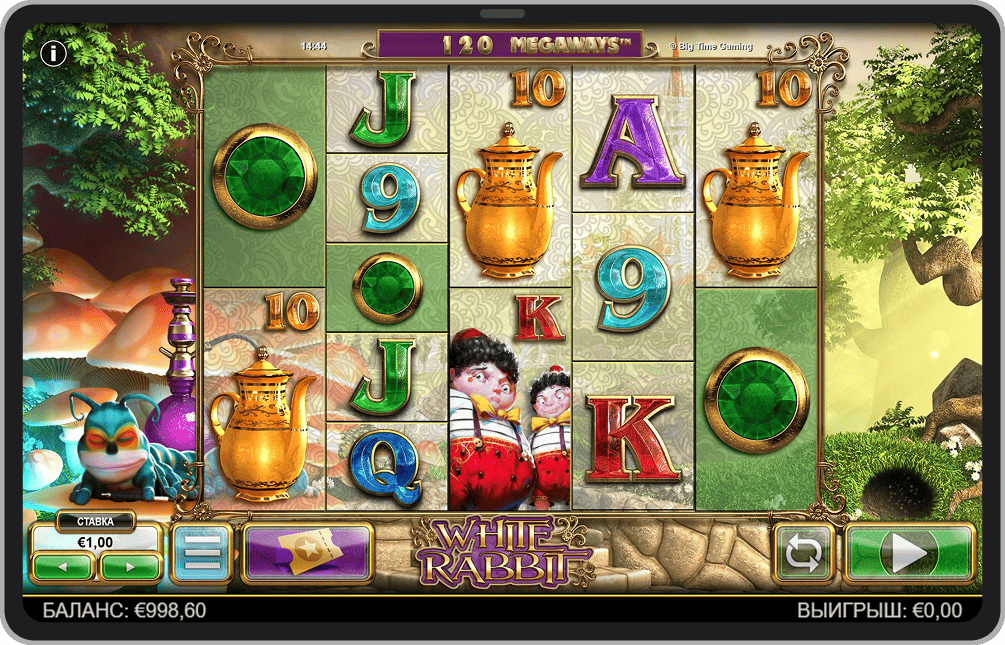Increase the bet amount
The image size is (1005, 645).
129,567
